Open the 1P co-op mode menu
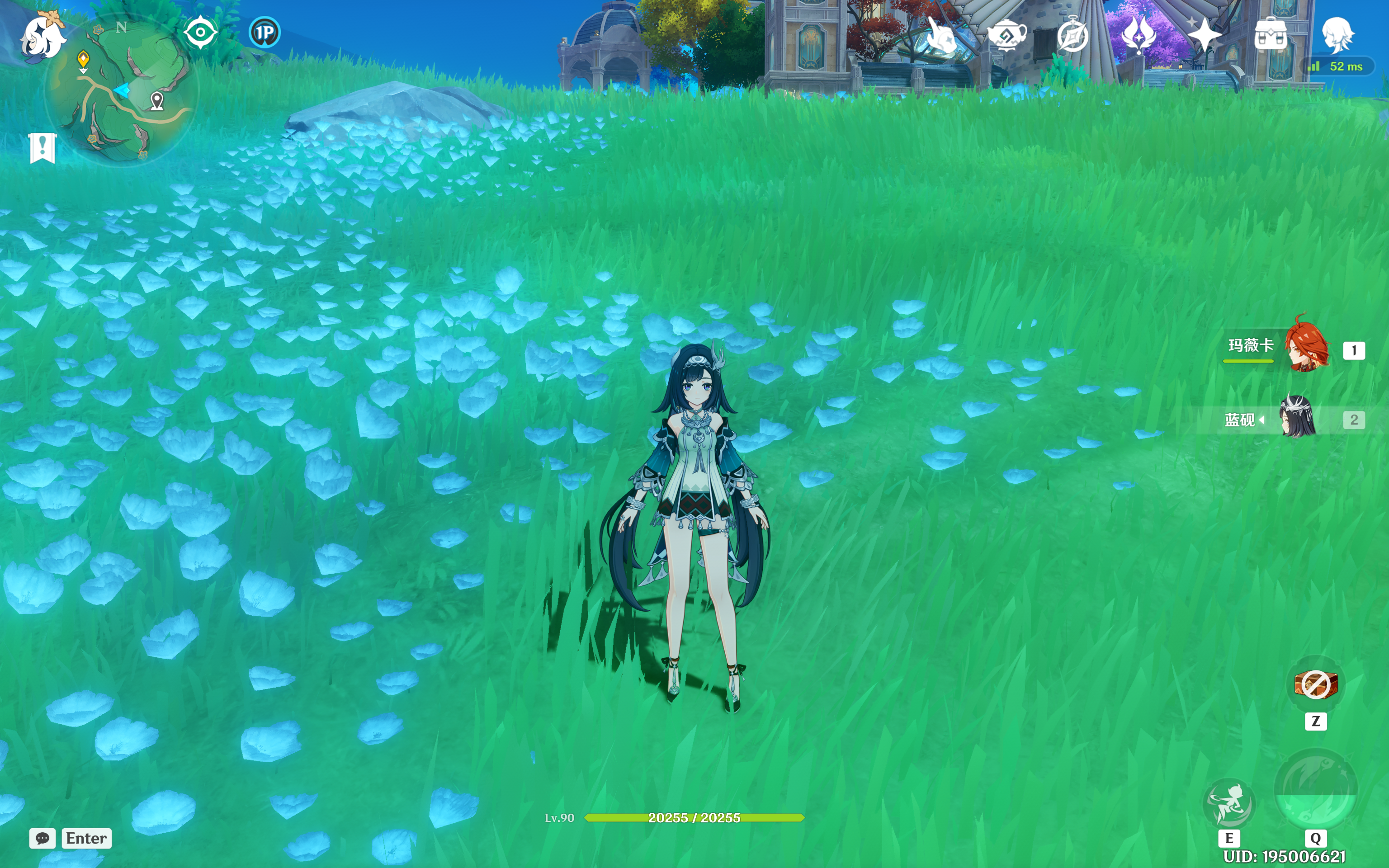 265,32
